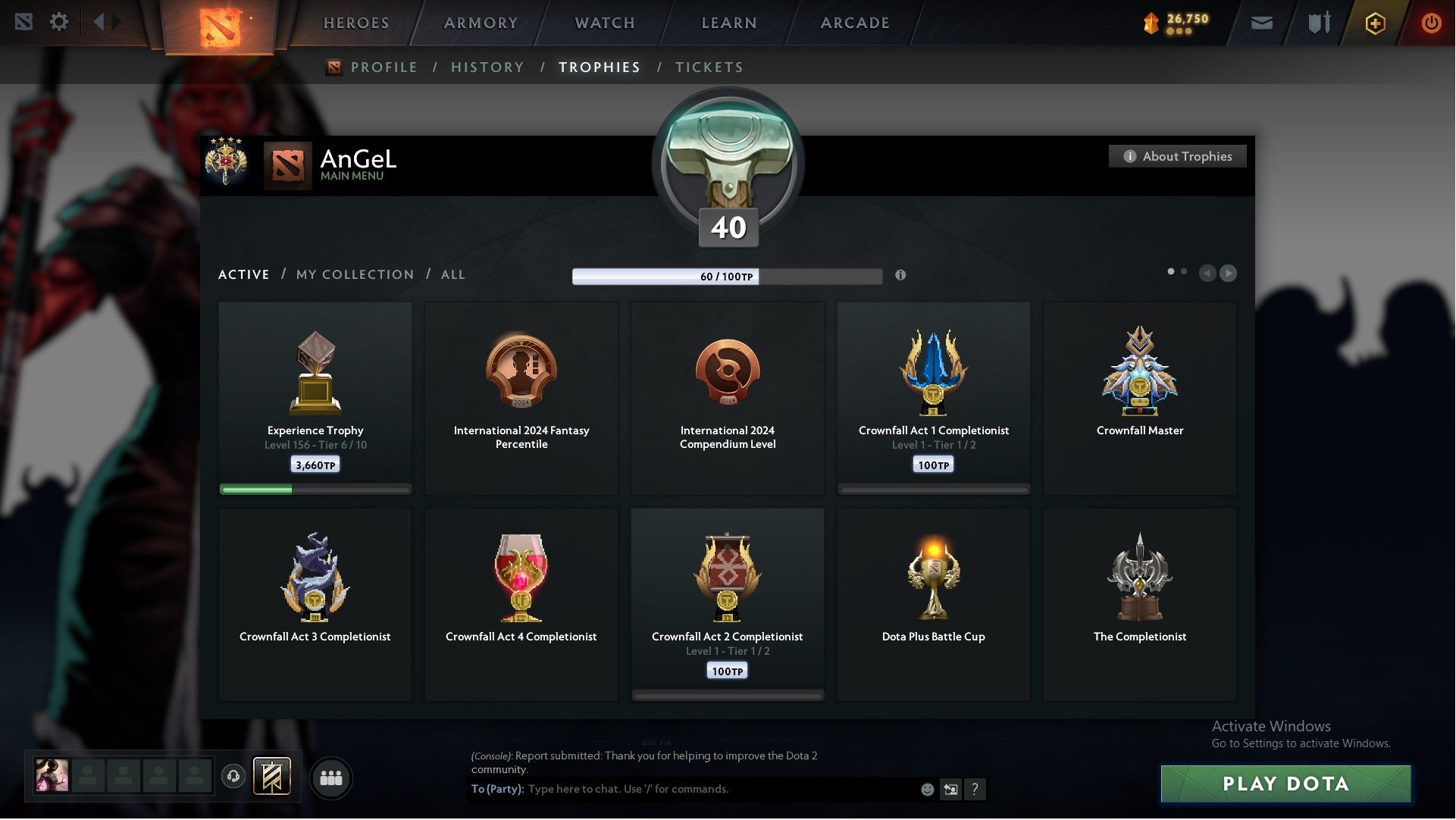Open the info tooltip beside the TP bar
The height and width of the screenshot is (820, 1456).
point(902,276)
